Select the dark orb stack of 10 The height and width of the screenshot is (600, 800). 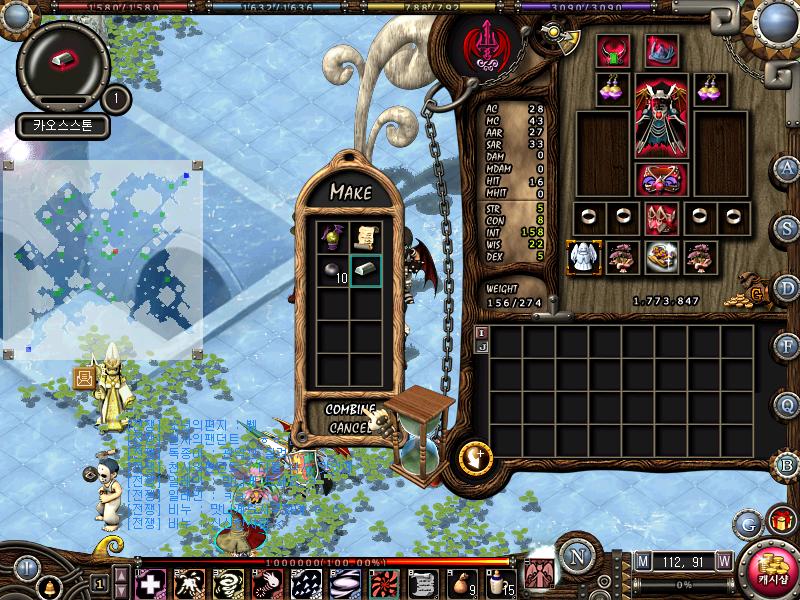point(333,270)
